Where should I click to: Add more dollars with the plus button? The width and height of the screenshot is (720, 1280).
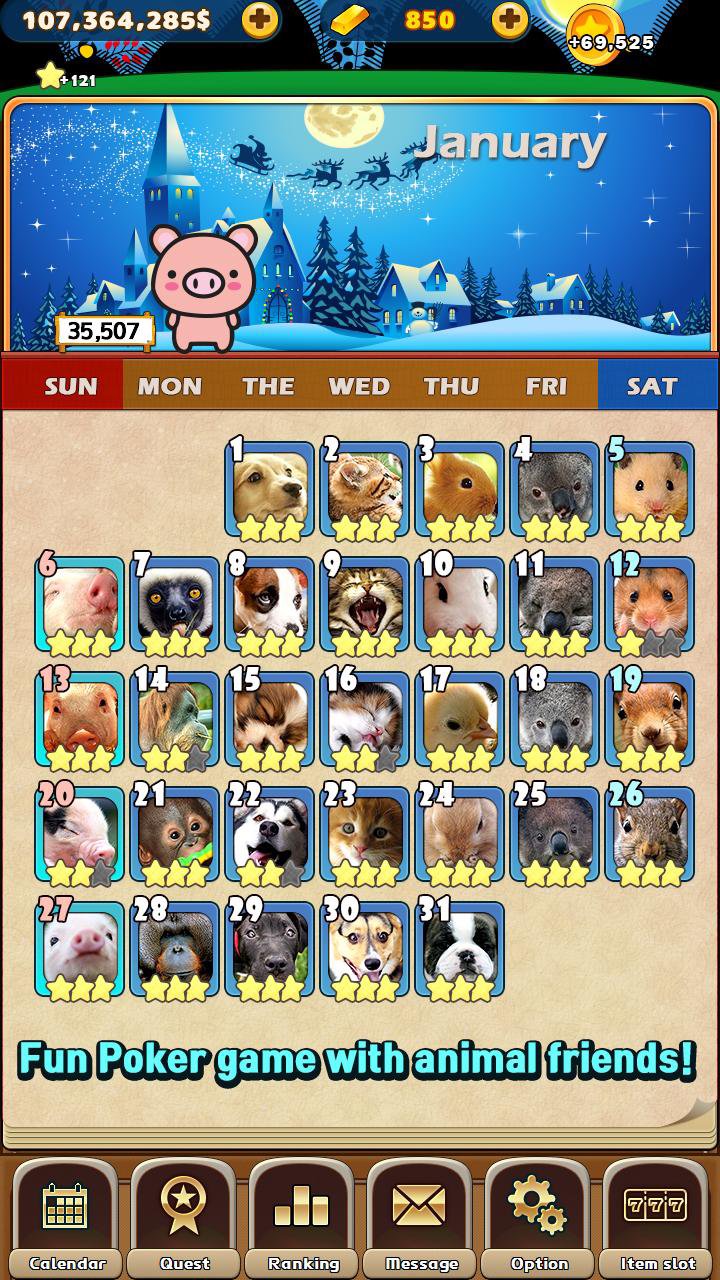coord(260,19)
